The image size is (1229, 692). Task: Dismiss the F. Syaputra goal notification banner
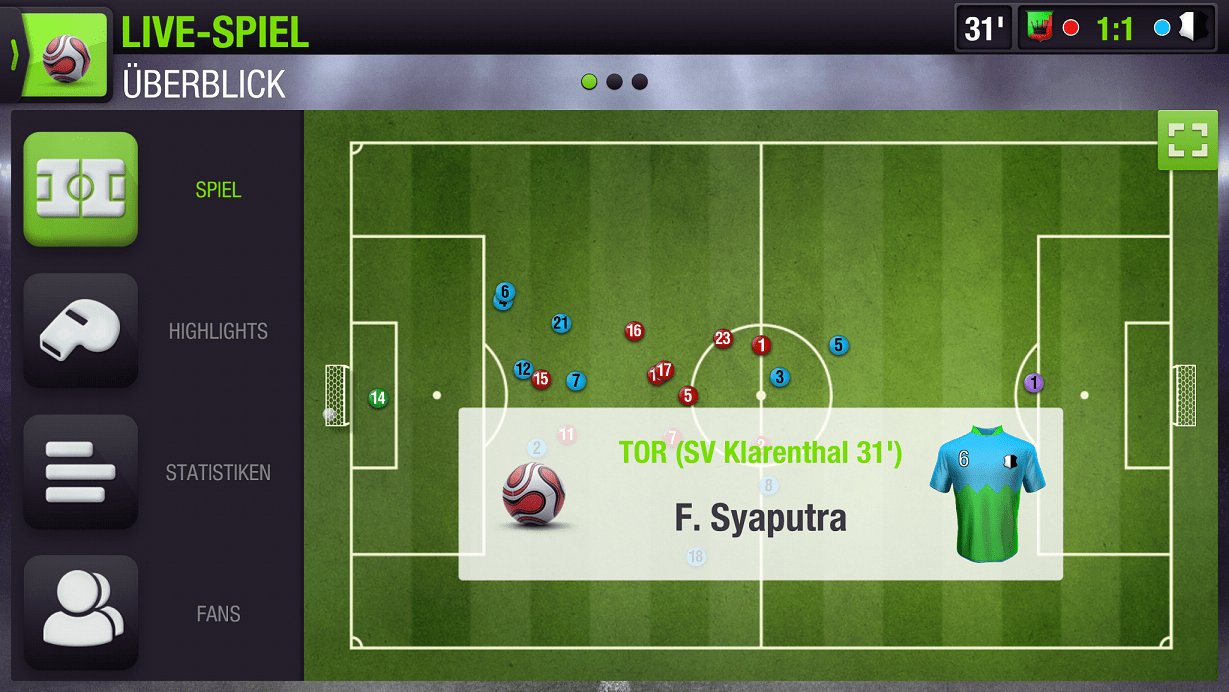760,493
